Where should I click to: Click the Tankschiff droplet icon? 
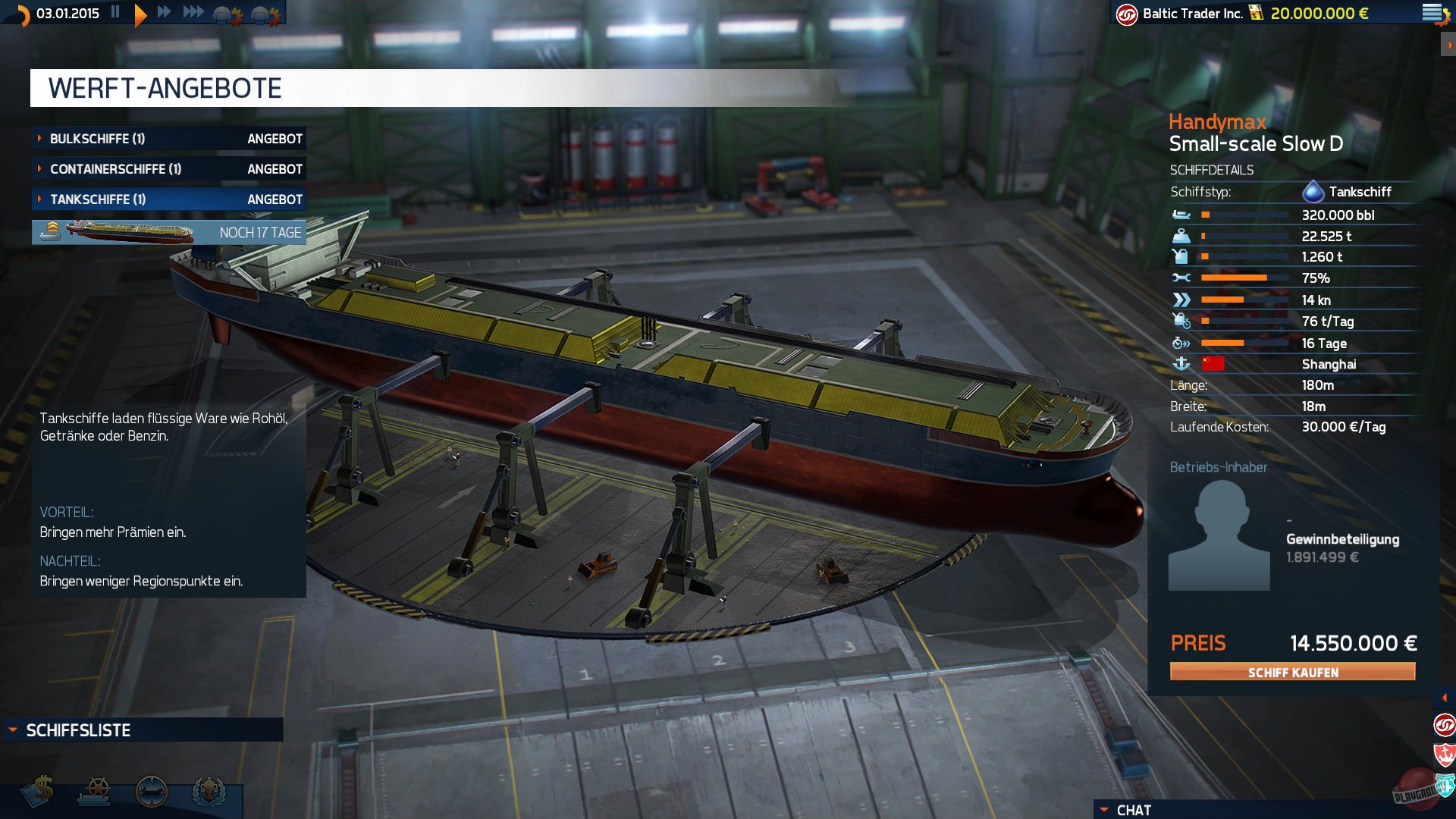click(x=1314, y=192)
